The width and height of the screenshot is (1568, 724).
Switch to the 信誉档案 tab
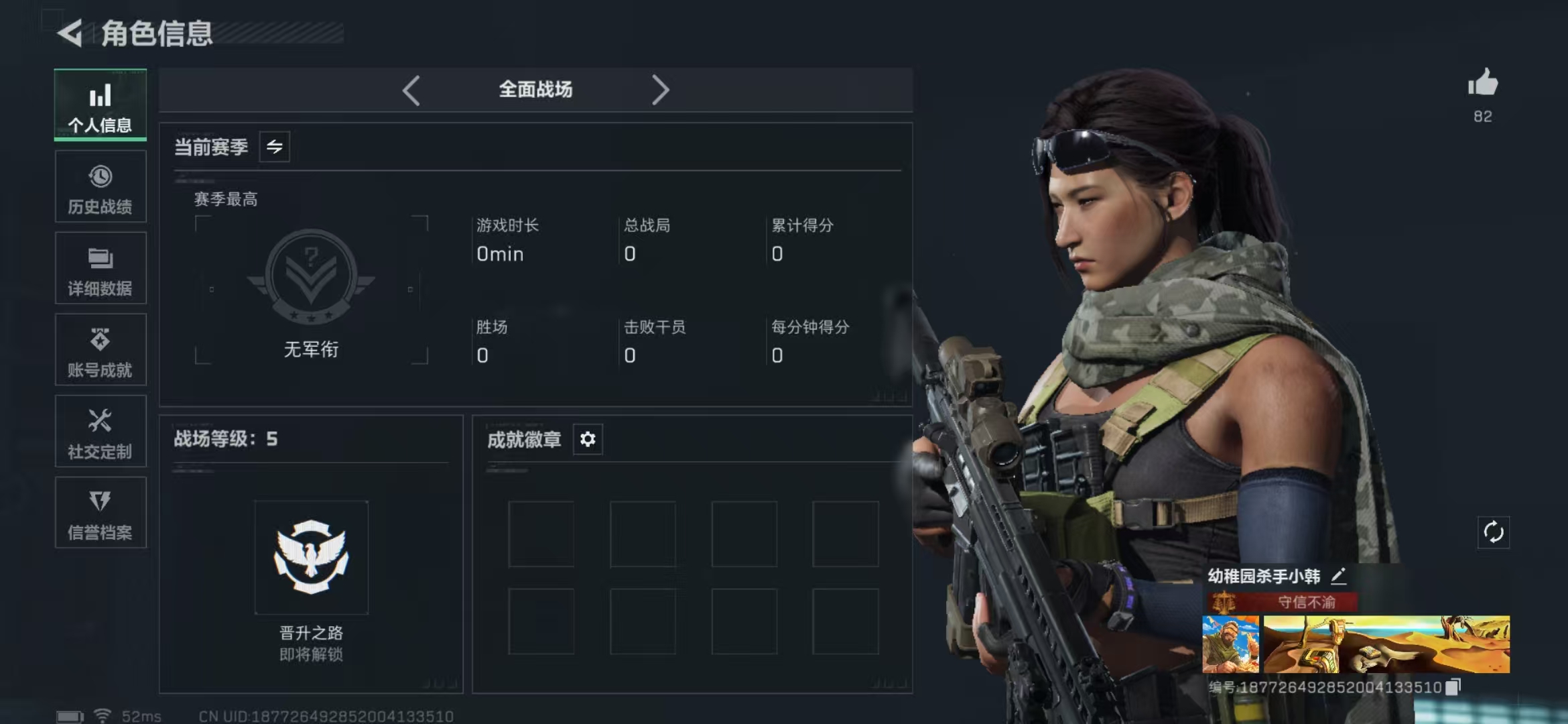(x=101, y=513)
